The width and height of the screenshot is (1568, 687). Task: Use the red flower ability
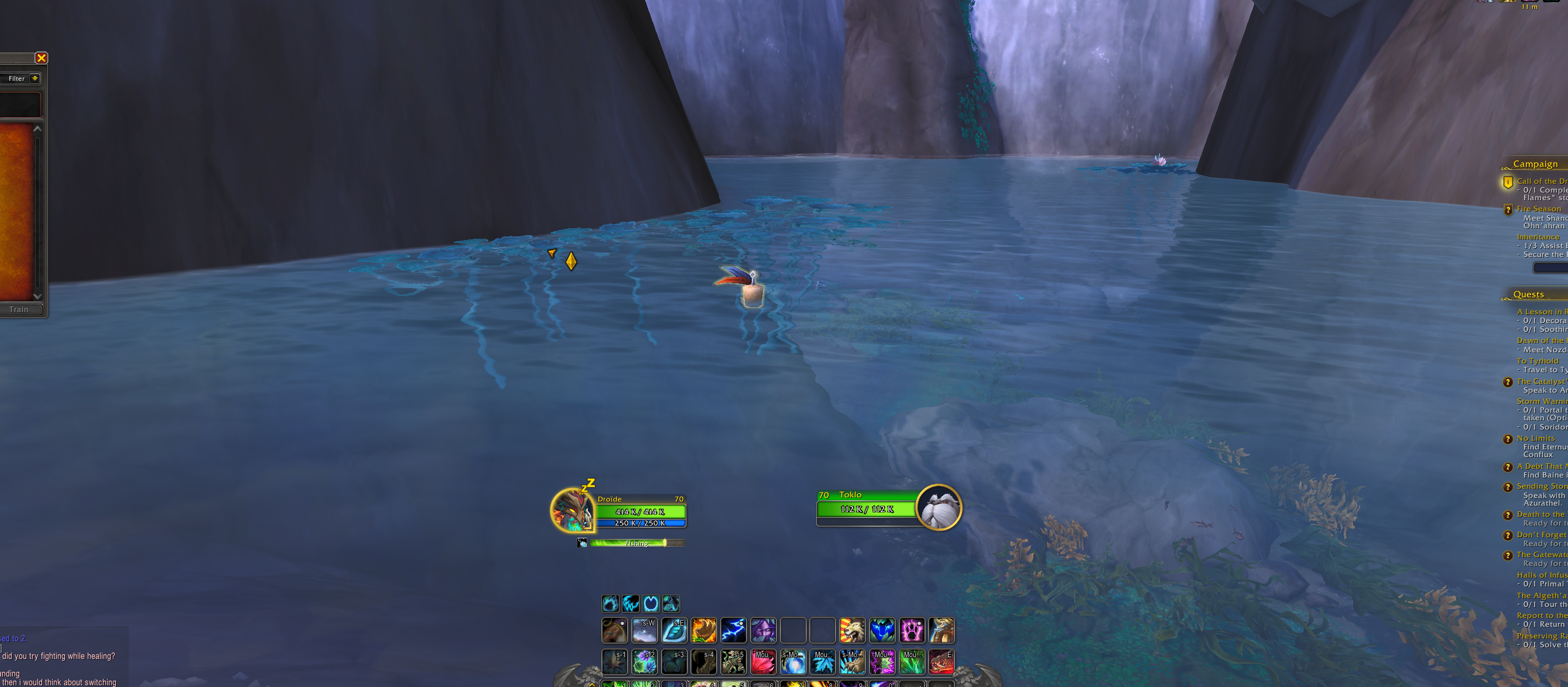(x=764, y=662)
